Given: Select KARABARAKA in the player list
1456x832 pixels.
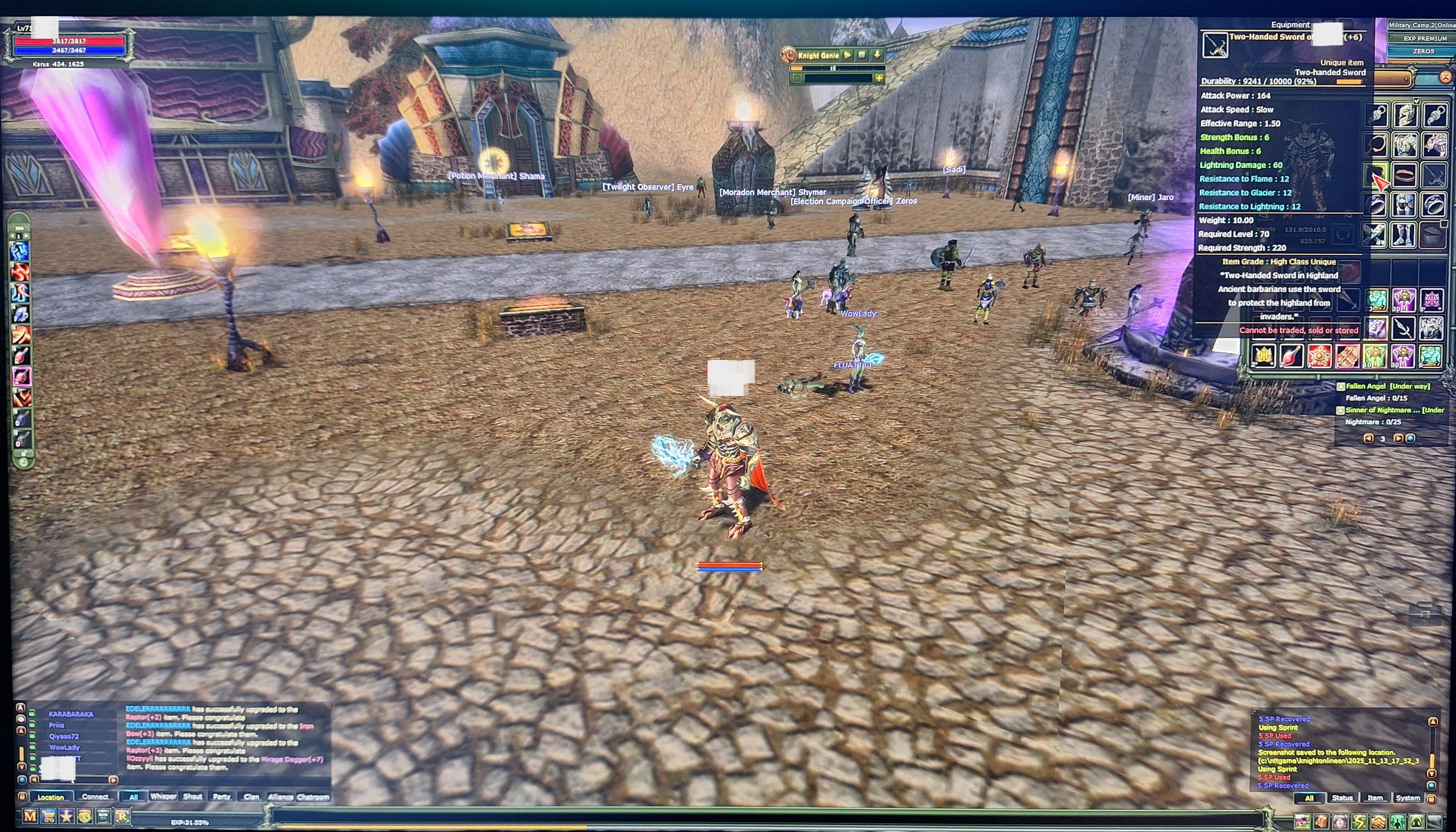Looking at the screenshot, I should tap(71, 714).
